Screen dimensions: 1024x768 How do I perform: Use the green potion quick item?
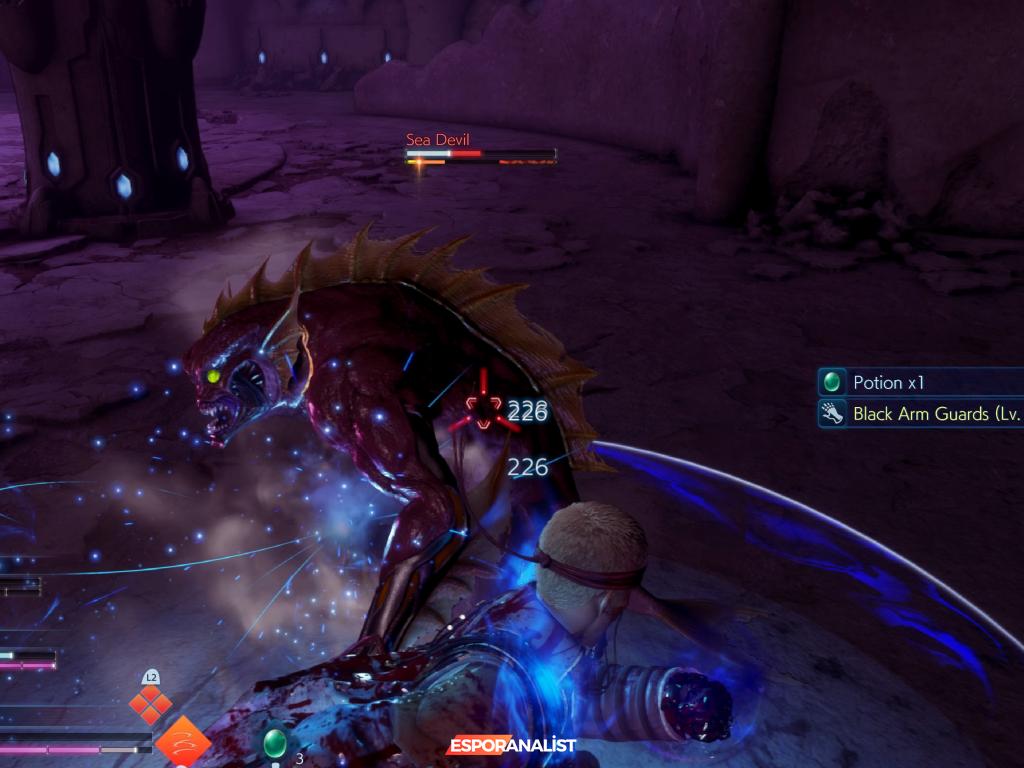point(274,743)
